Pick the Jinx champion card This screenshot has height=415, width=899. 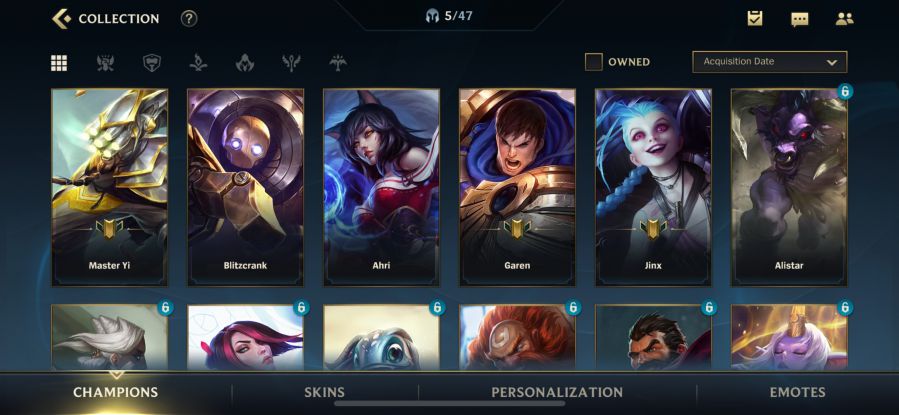[653, 187]
